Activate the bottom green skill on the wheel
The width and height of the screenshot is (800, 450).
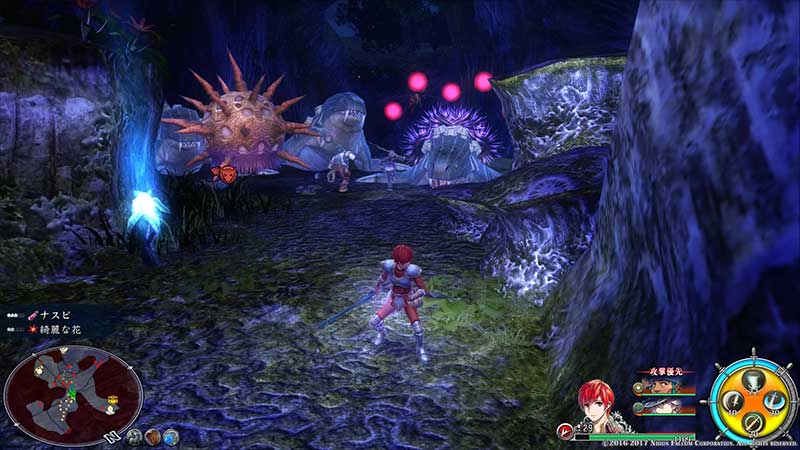pyautogui.click(x=753, y=424)
